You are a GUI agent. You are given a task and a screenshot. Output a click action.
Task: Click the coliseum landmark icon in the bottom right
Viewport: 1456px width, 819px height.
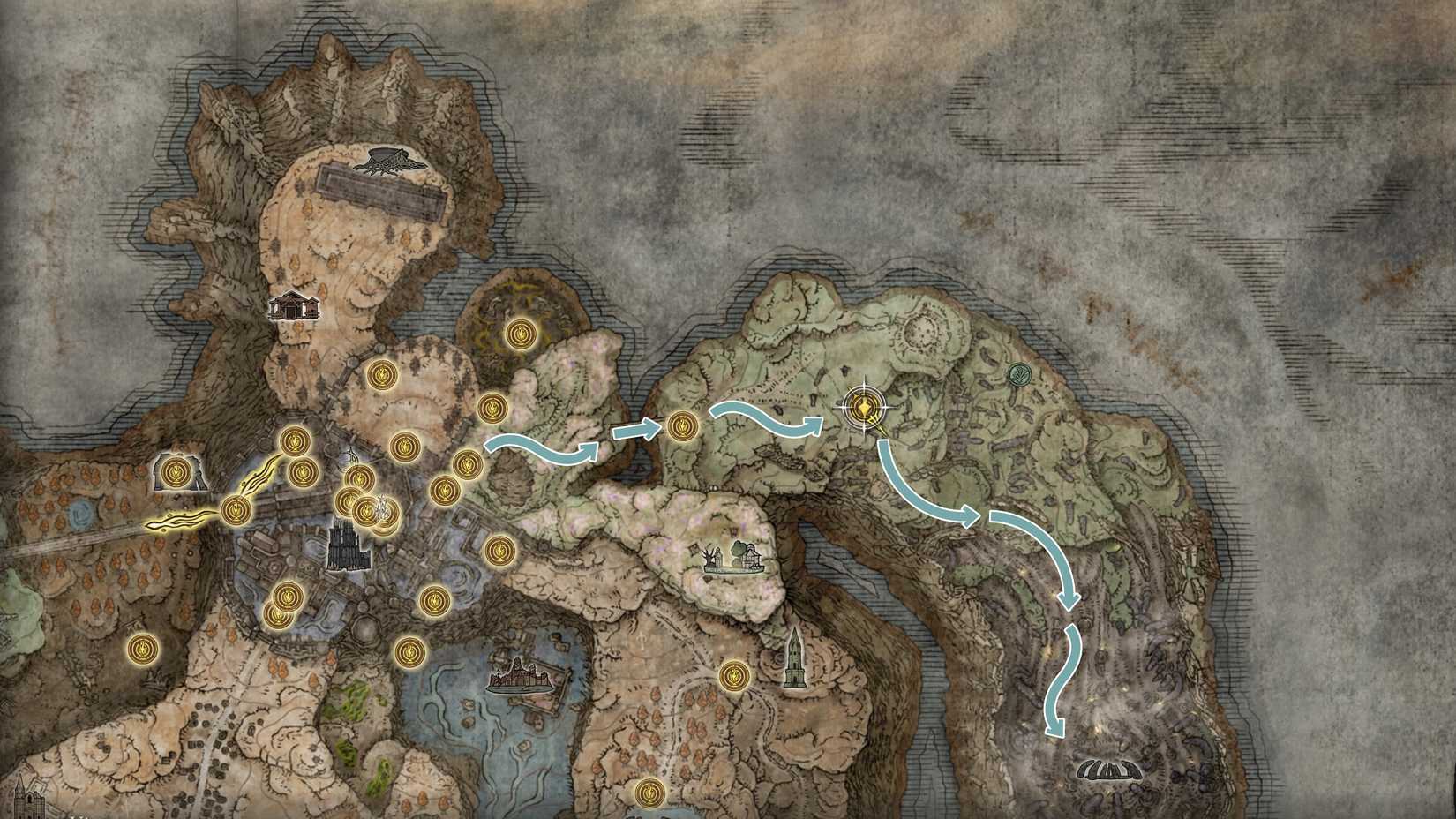click(1109, 771)
